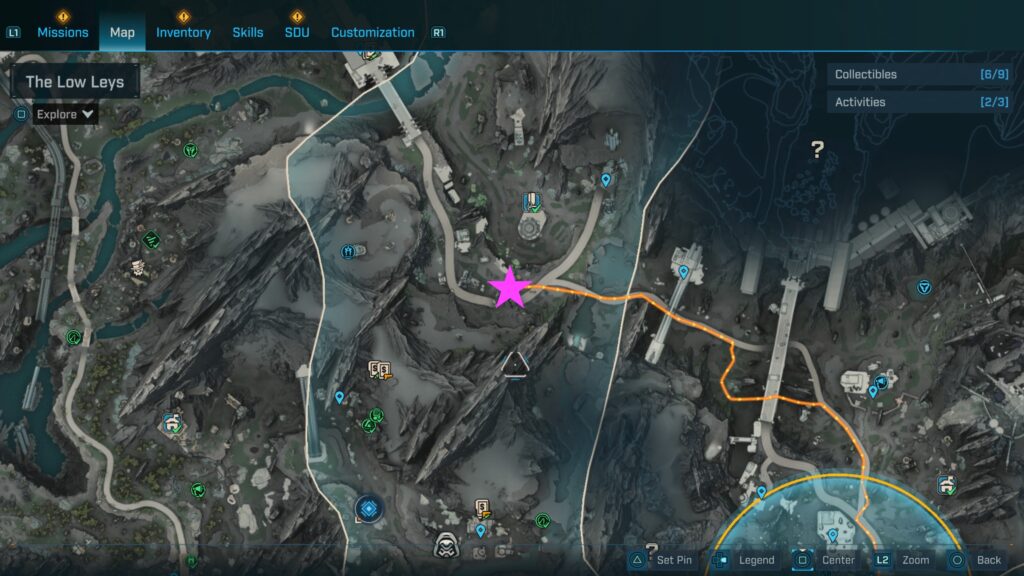This screenshot has width=1024, height=576.
Task: Click the question mark marker in the water
Action: point(817,150)
